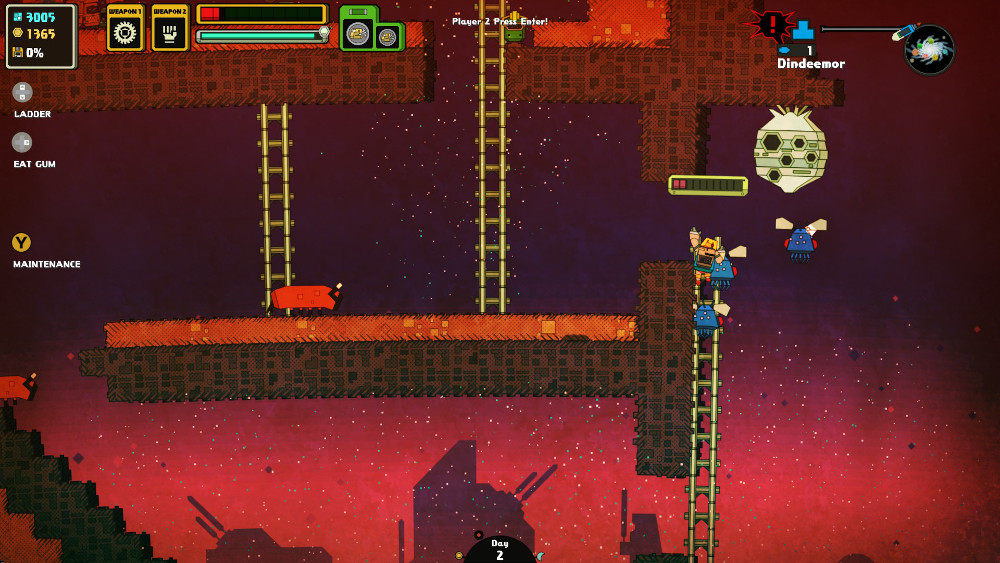Select the Weapon 2 fist slot
Screen dimensions: 1000x563
(x=170, y=29)
